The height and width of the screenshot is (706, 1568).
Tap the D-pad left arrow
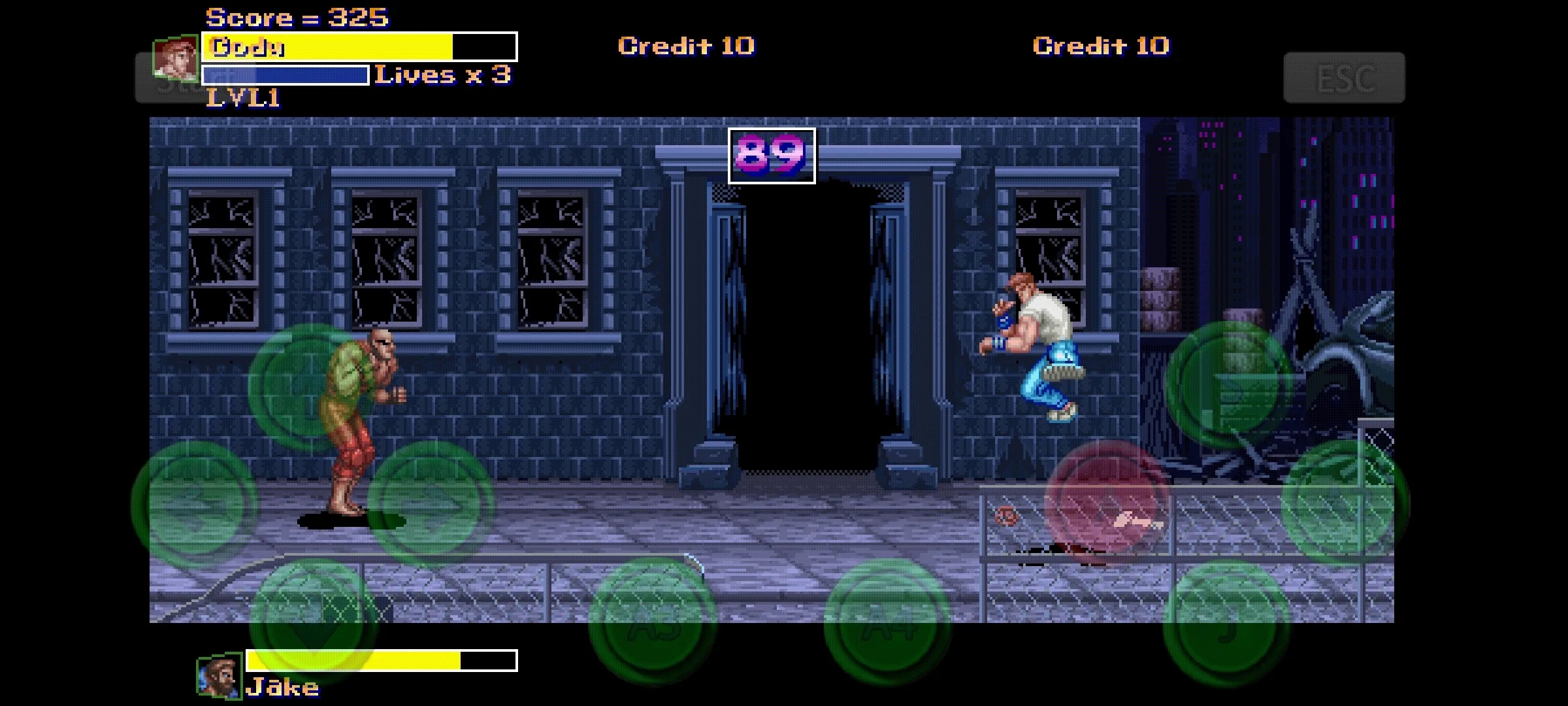194,504
